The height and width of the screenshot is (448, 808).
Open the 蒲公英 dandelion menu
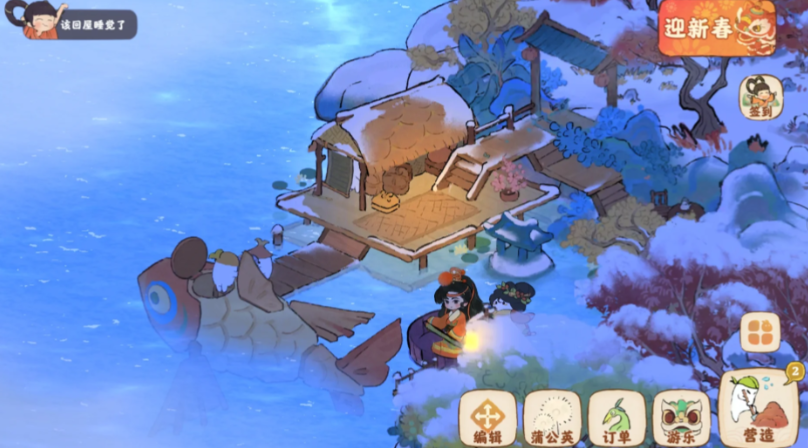[x=552, y=417]
